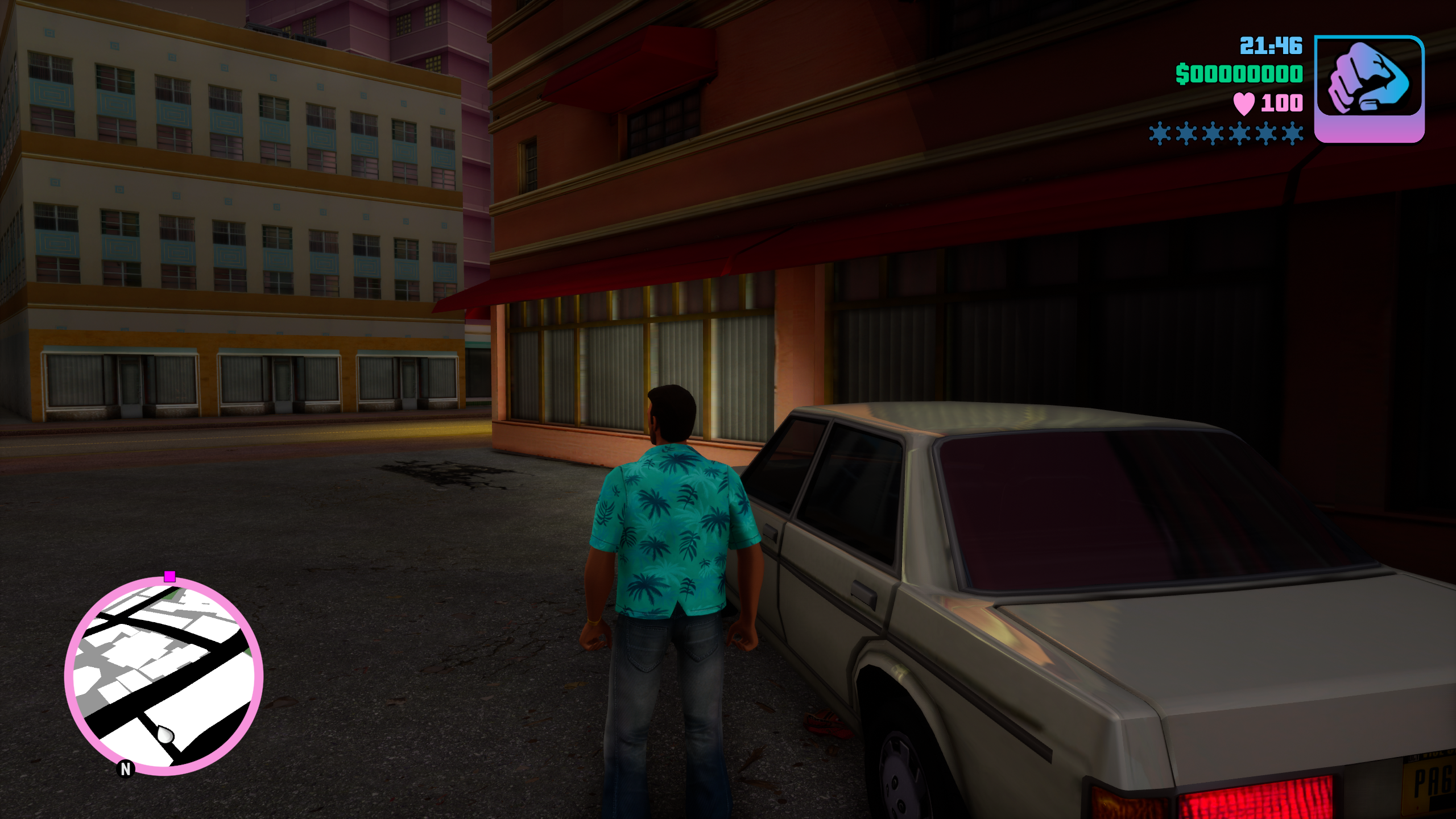Click the north N indicator on radar
This screenshot has width=1456, height=819.
(126, 769)
